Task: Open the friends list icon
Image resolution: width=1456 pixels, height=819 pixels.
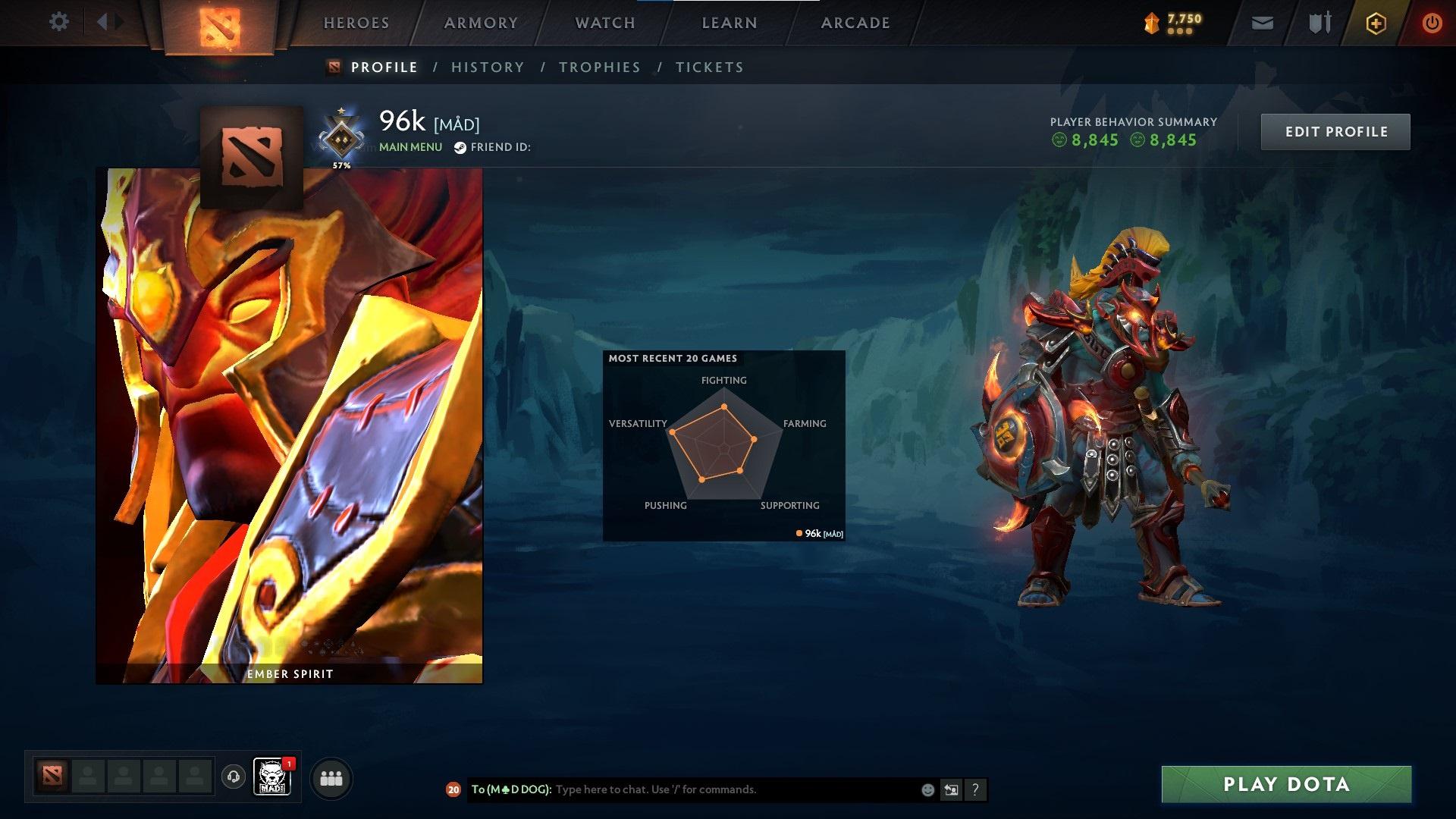Action: point(331,777)
